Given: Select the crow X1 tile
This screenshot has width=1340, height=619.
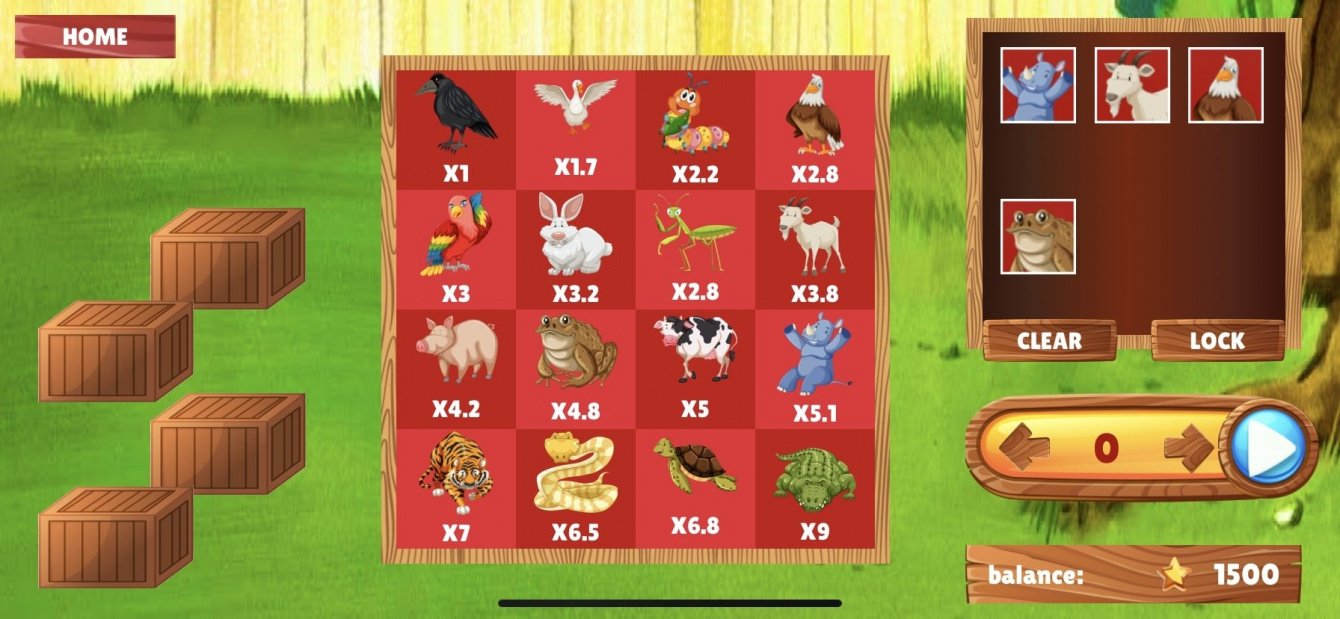Looking at the screenshot, I should (456, 127).
